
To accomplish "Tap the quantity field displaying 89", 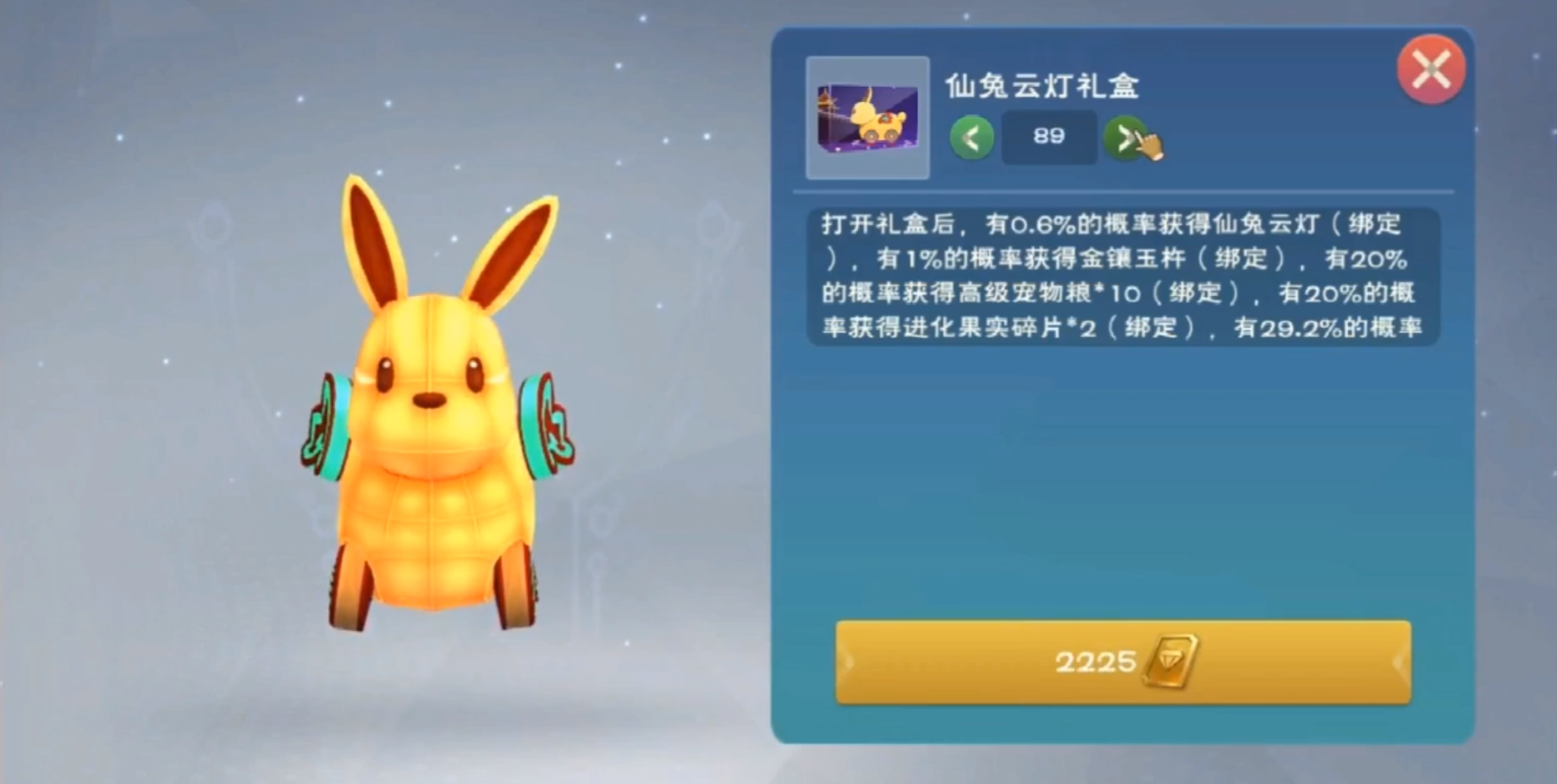I will tap(1049, 137).
